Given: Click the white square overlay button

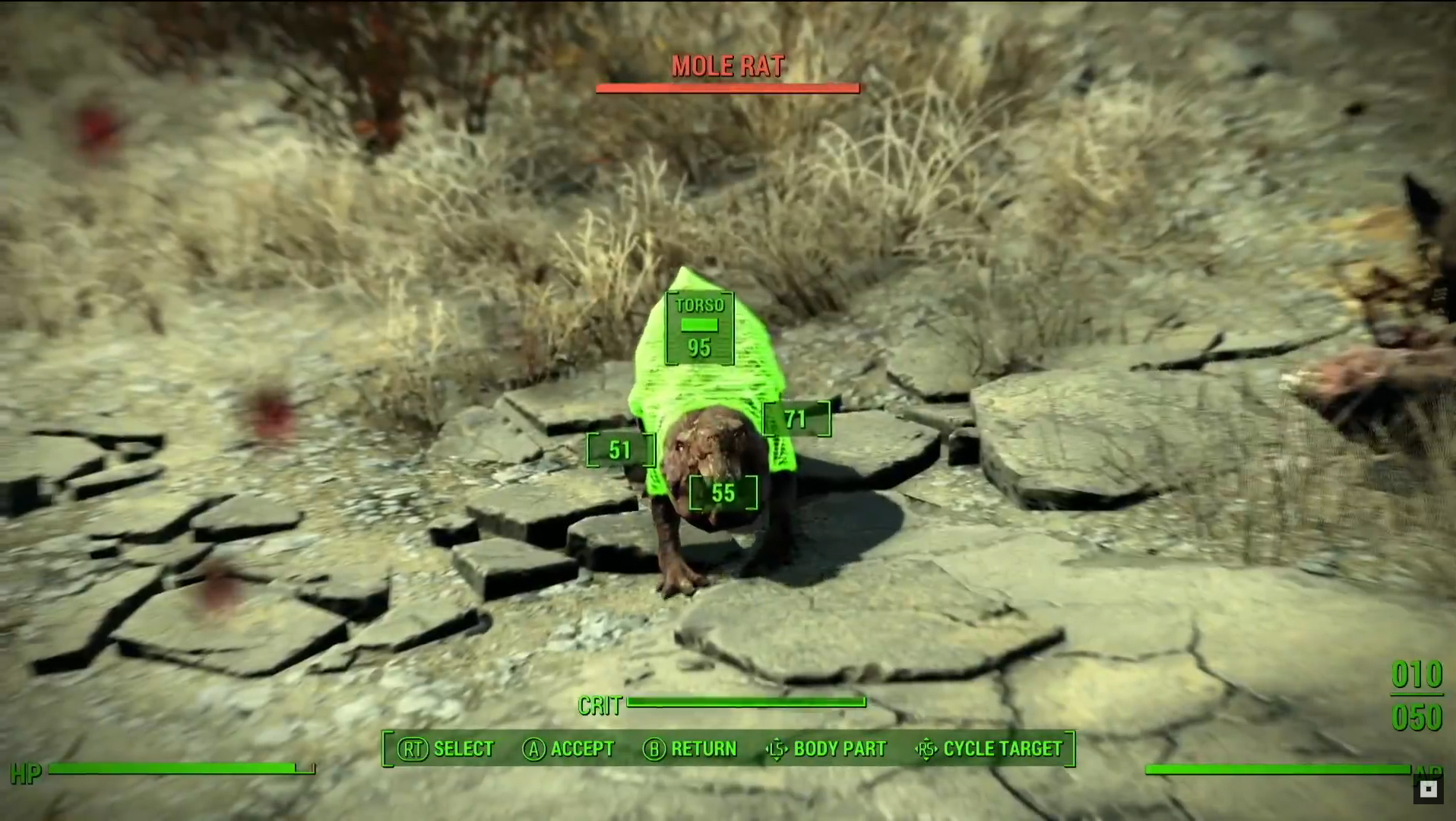Looking at the screenshot, I should coord(1428,790).
